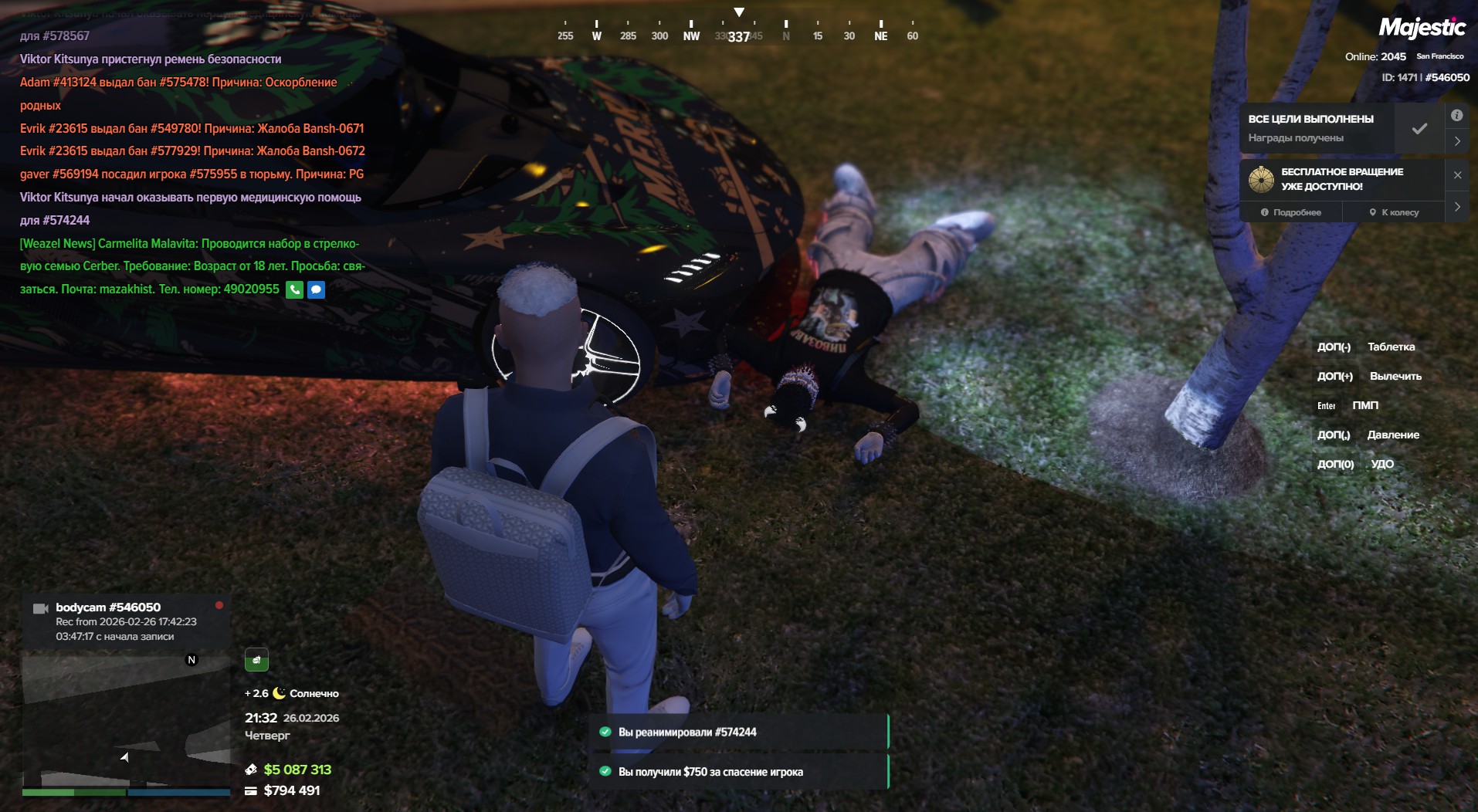Pick the УДО action entry

coord(1381,465)
